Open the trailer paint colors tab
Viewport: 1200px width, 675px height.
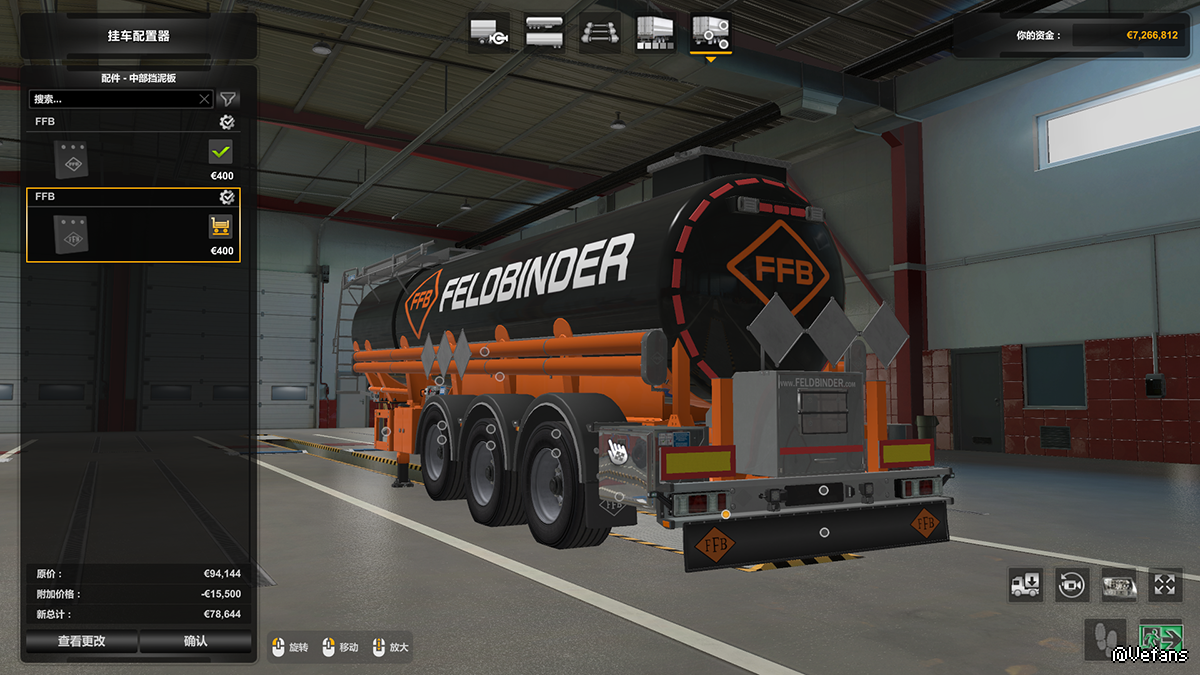pos(655,33)
